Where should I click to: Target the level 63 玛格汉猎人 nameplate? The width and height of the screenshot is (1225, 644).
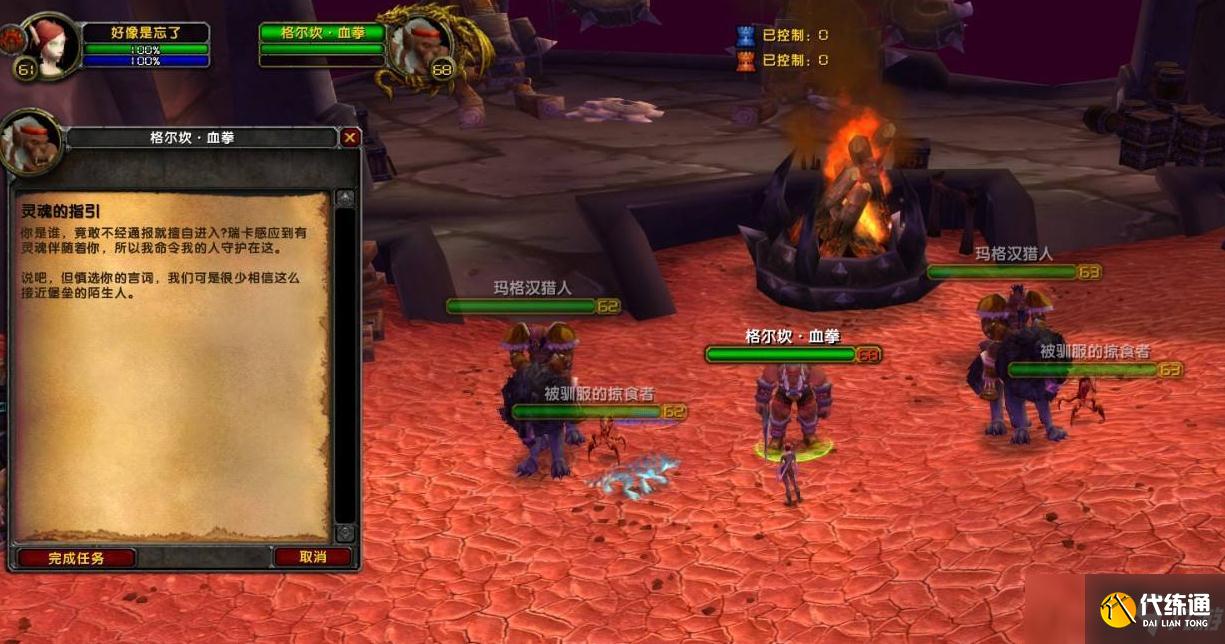click(1001, 271)
